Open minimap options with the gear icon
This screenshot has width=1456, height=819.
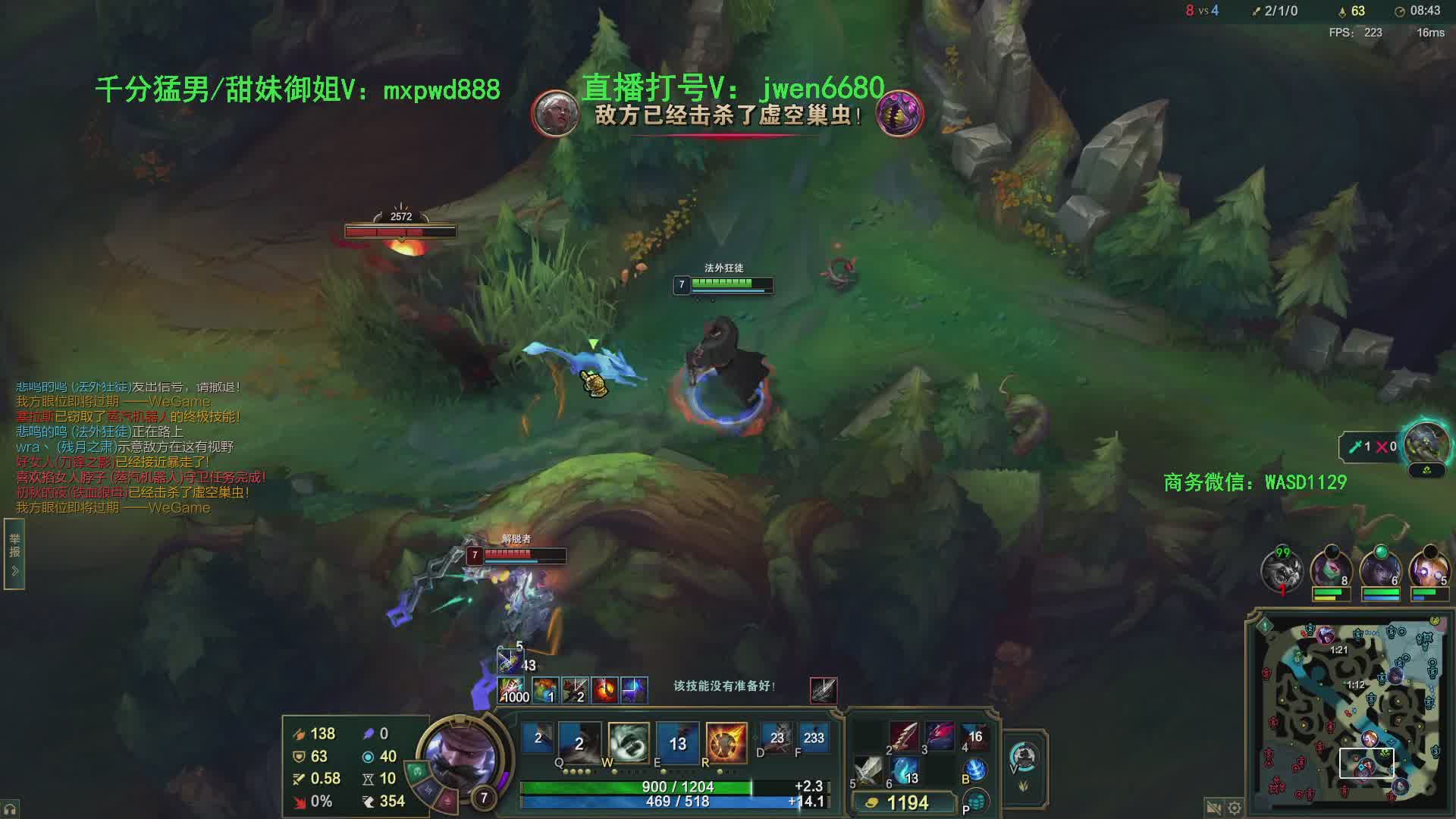[x=1235, y=808]
